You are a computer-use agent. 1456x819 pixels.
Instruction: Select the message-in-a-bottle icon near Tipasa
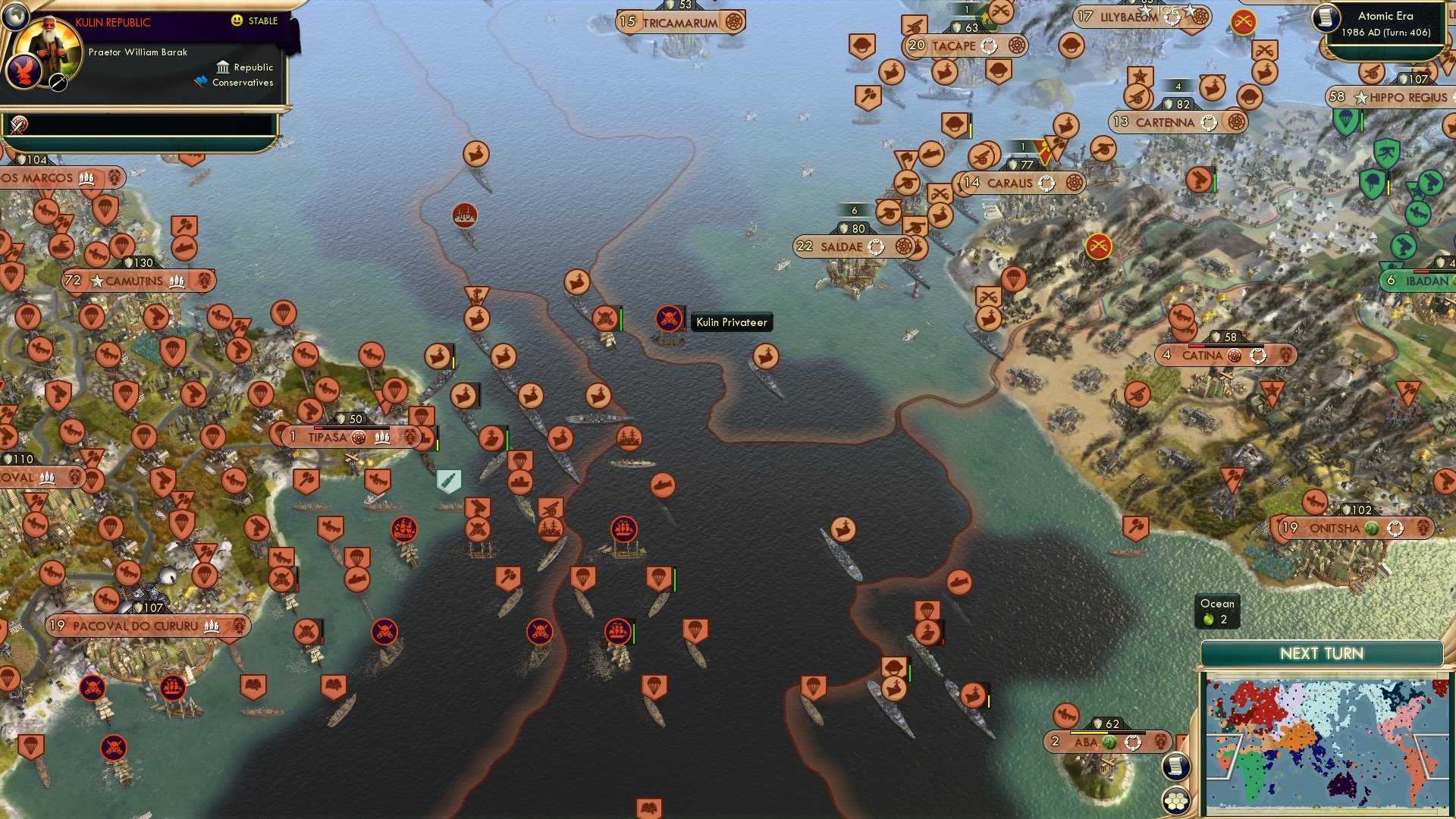(447, 479)
